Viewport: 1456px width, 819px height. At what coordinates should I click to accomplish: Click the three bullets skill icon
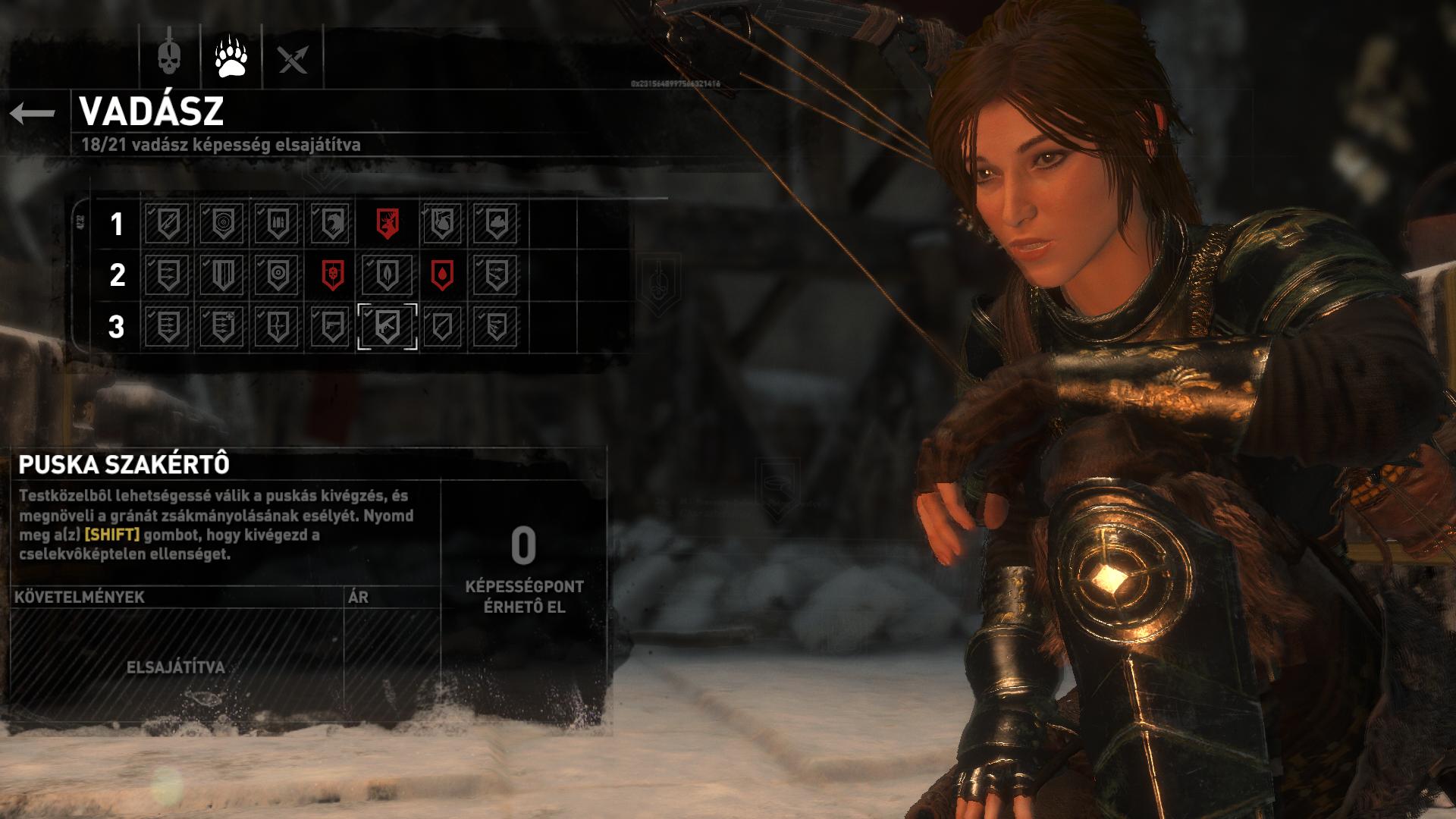[x=278, y=224]
